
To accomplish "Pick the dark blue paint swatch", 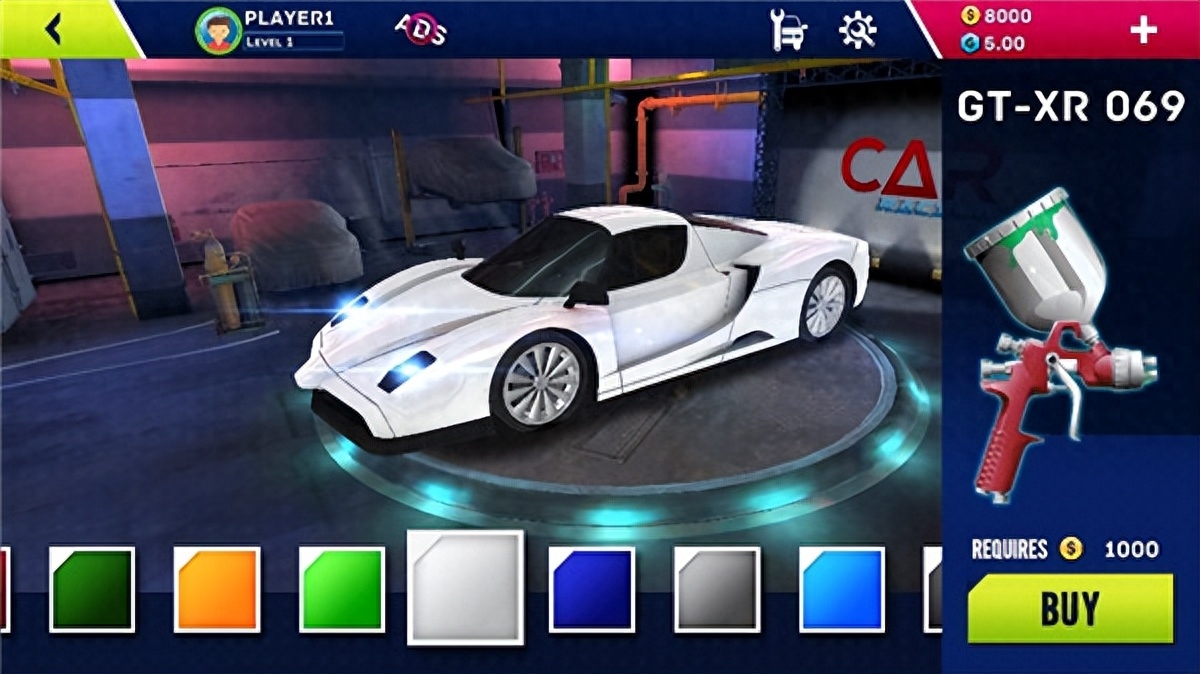I will point(592,589).
